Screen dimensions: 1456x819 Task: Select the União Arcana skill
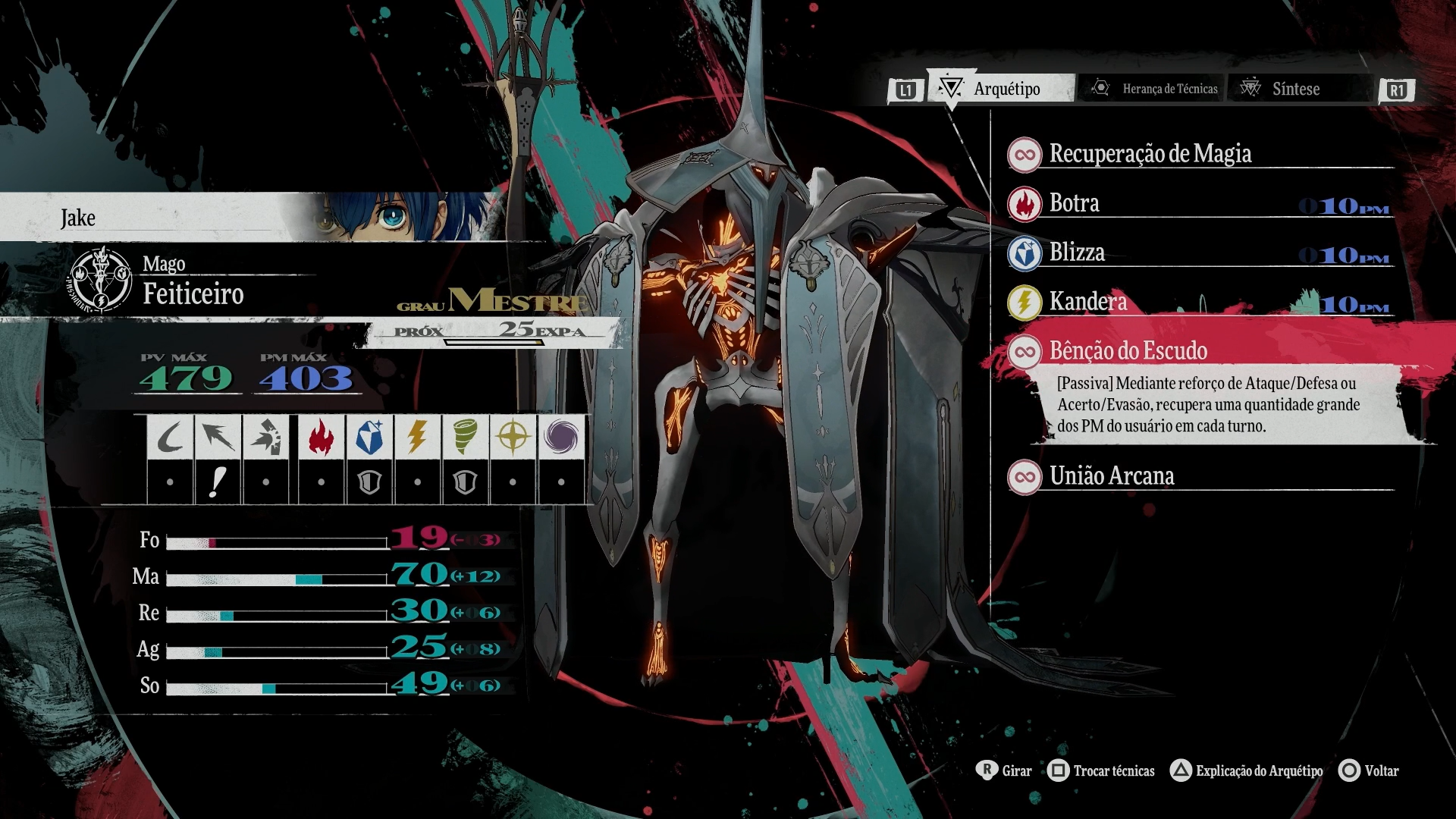[1112, 476]
